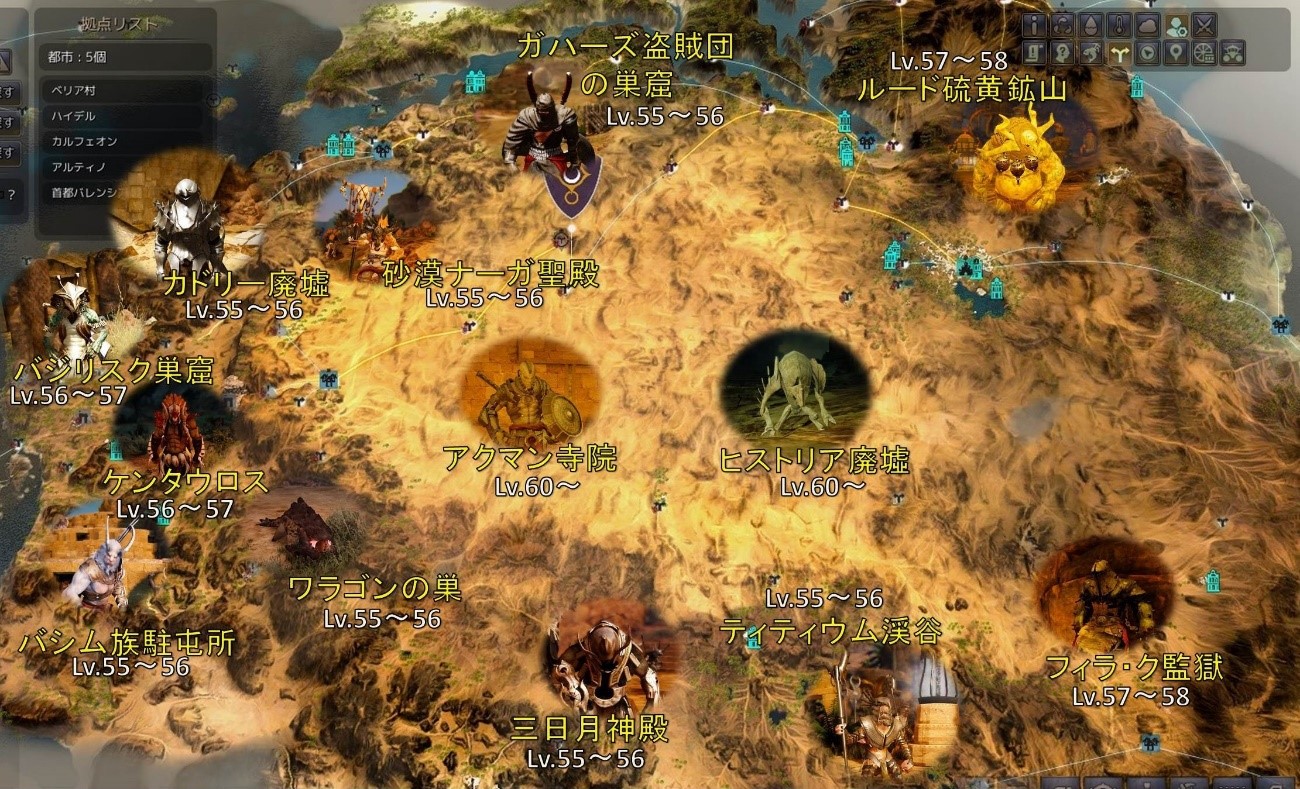Viewport: 1300px width, 789px height.
Task: Select 首都バレンシア in the base list
Action: click(x=84, y=191)
